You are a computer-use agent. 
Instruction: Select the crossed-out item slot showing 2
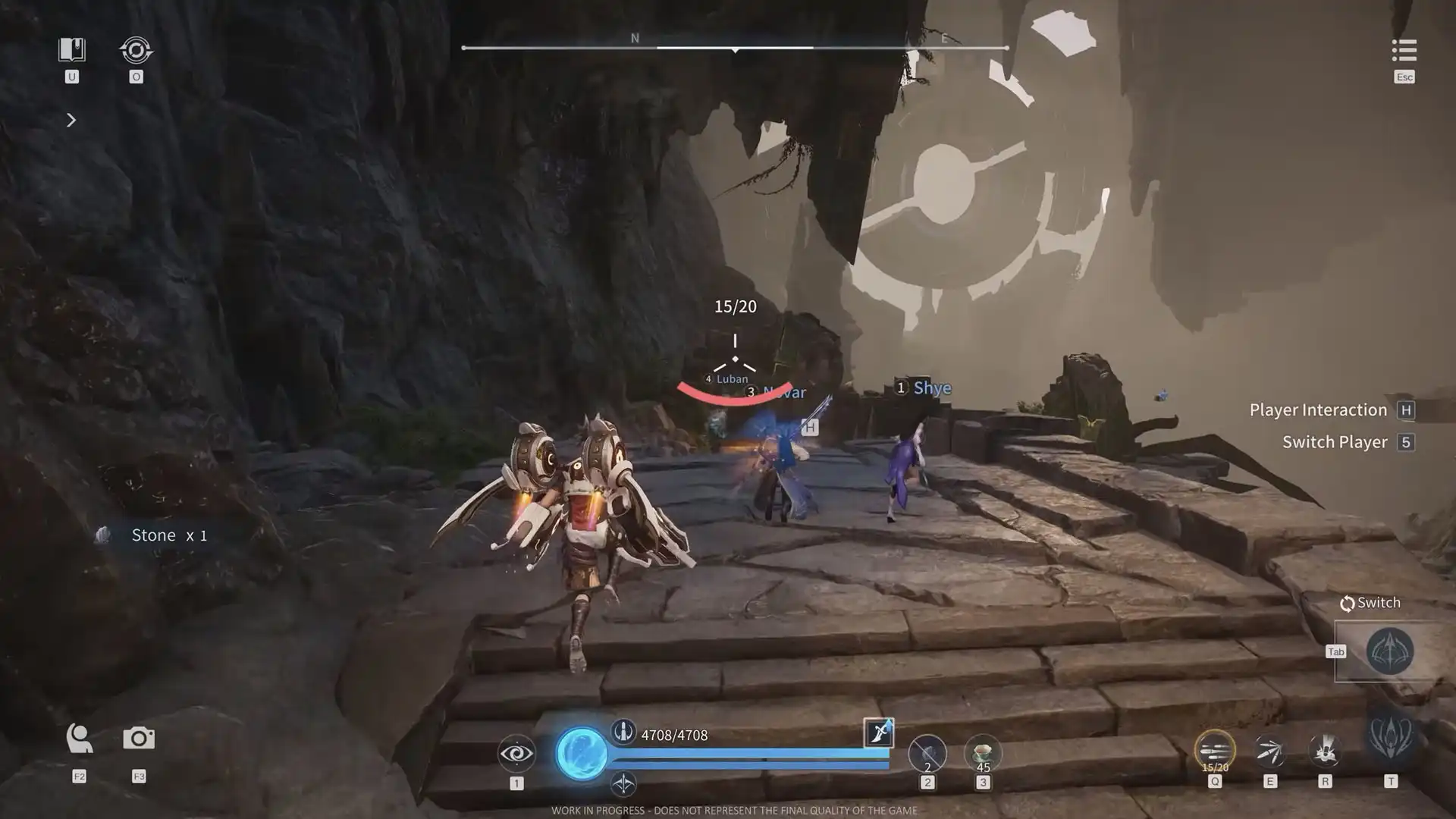click(x=927, y=754)
